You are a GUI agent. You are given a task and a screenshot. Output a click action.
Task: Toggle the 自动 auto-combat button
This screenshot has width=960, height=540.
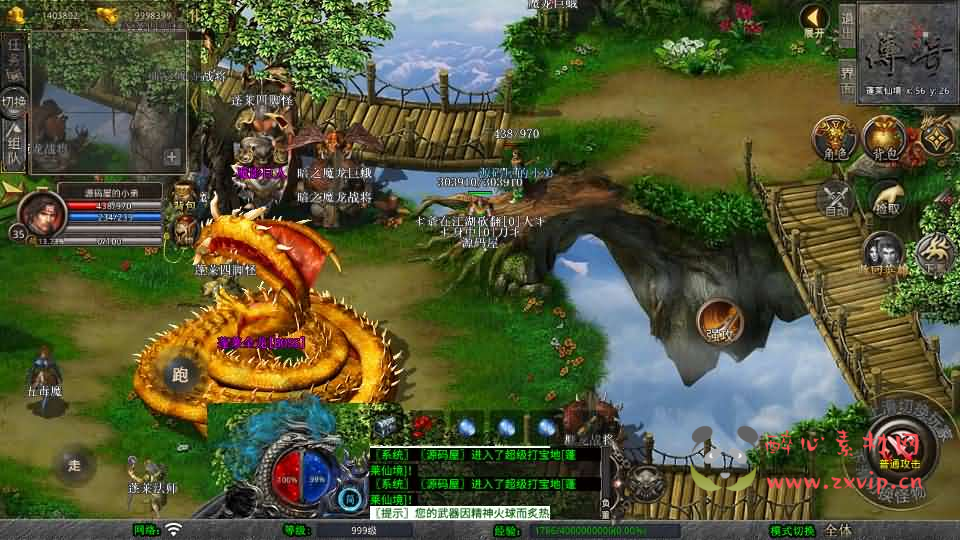[835, 198]
